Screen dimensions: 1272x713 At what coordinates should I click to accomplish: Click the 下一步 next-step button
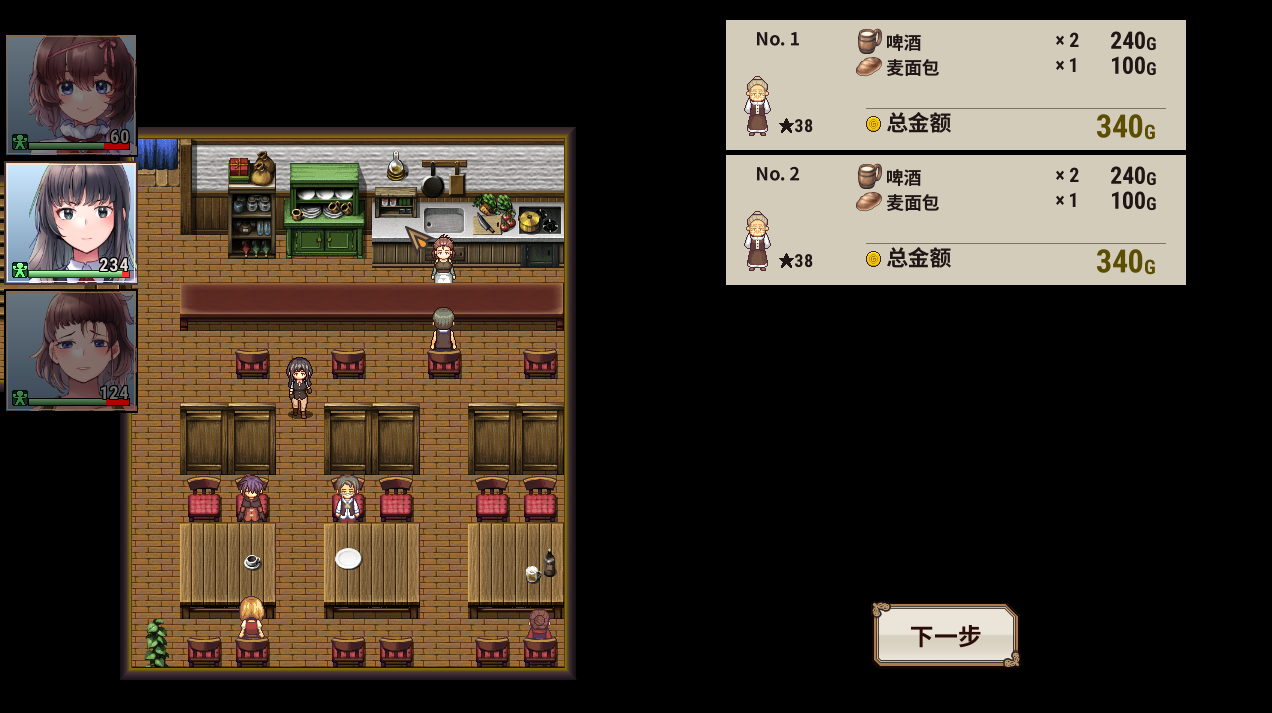coord(945,635)
